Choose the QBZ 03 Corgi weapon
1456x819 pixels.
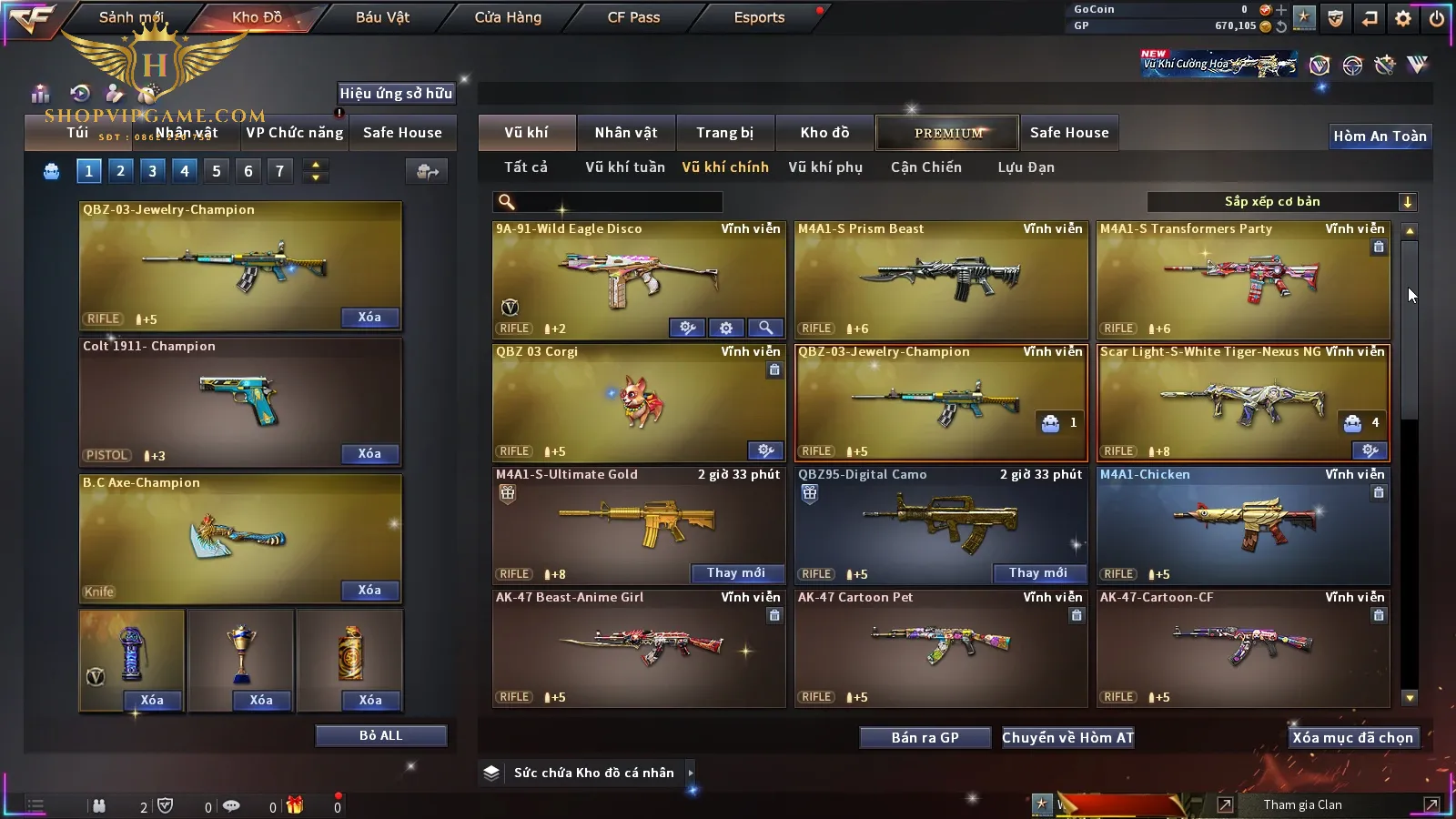click(x=638, y=402)
